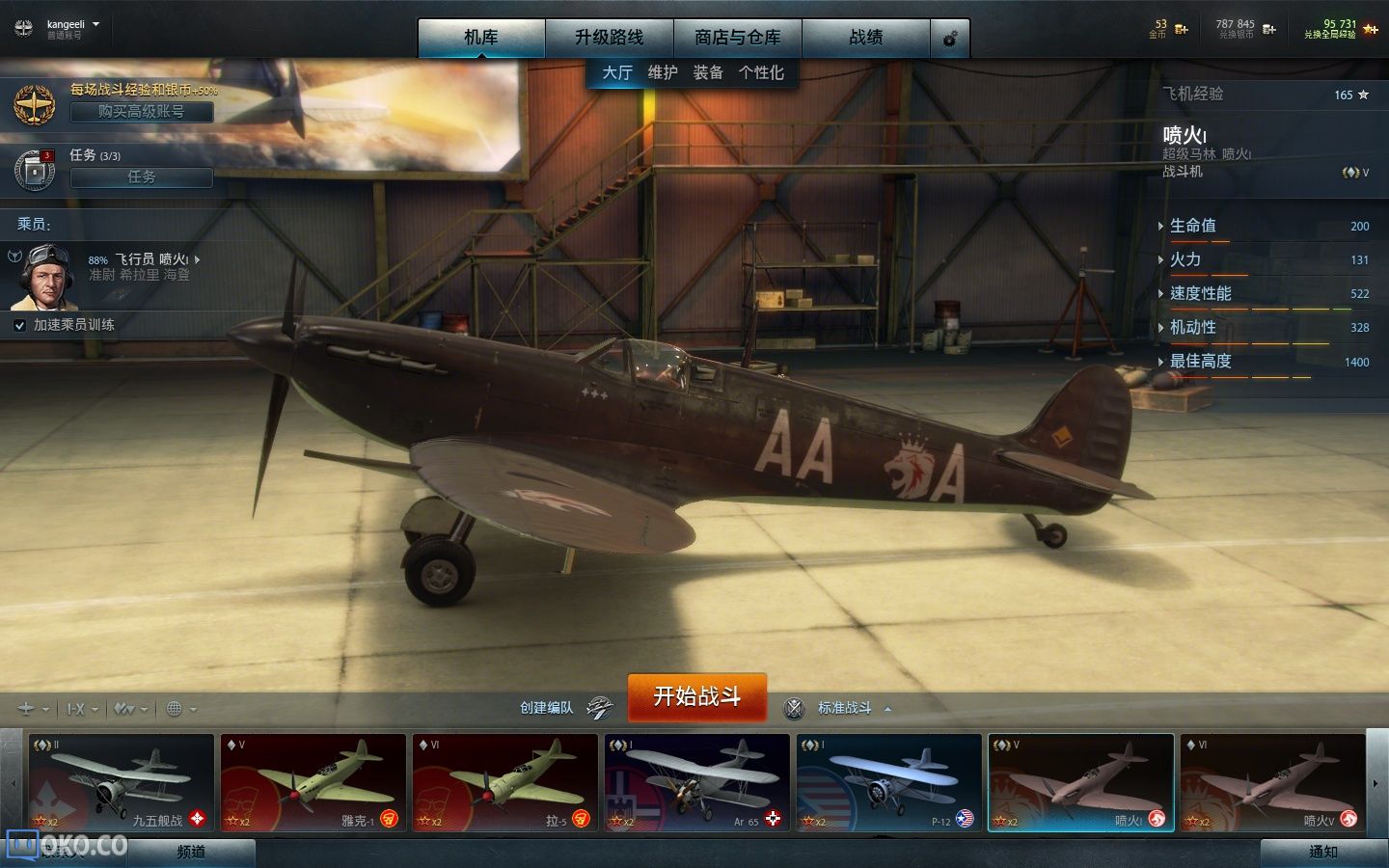Select the 九五舰战 aircraft in the carousel
Viewport: 1389px width, 868px height.
coord(121,781)
